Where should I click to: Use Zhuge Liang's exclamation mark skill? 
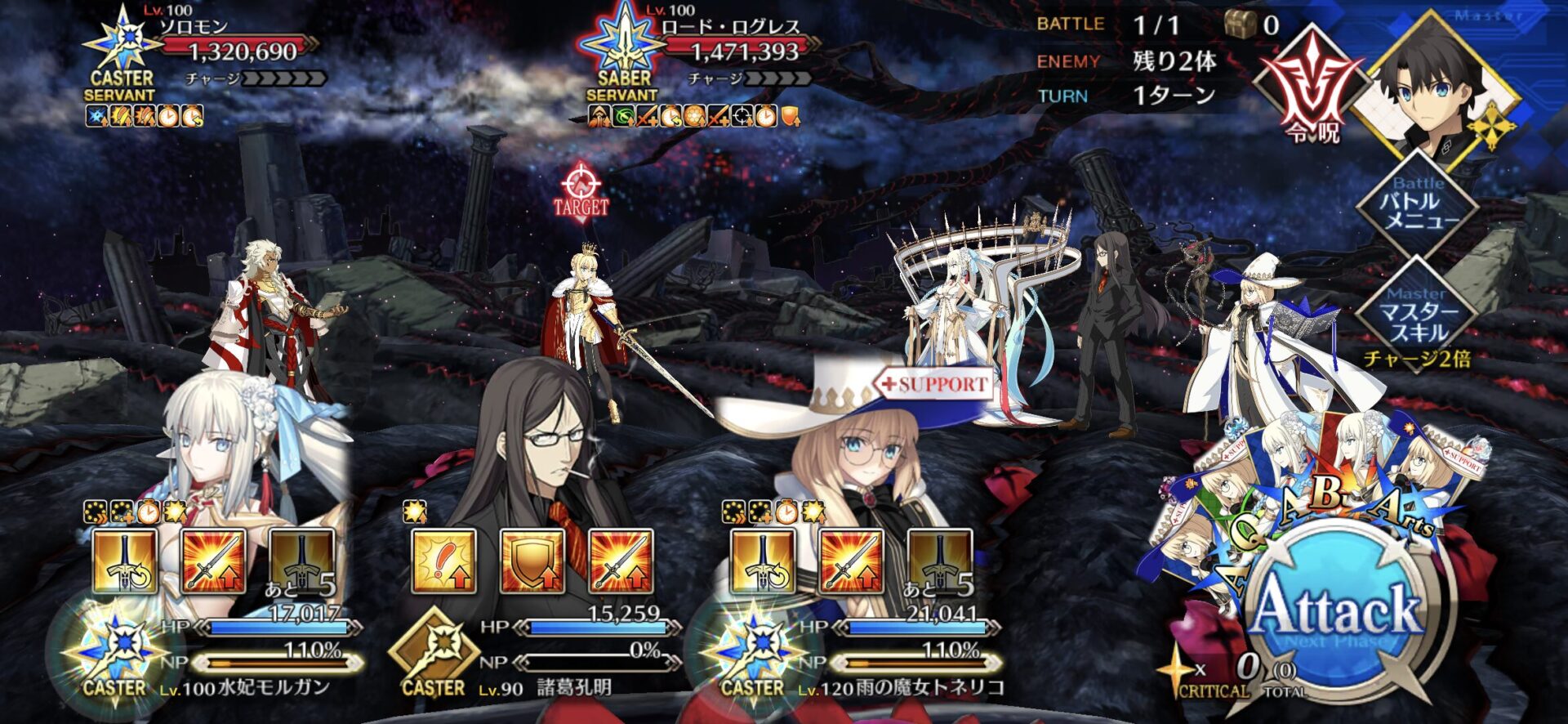click(443, 561)
